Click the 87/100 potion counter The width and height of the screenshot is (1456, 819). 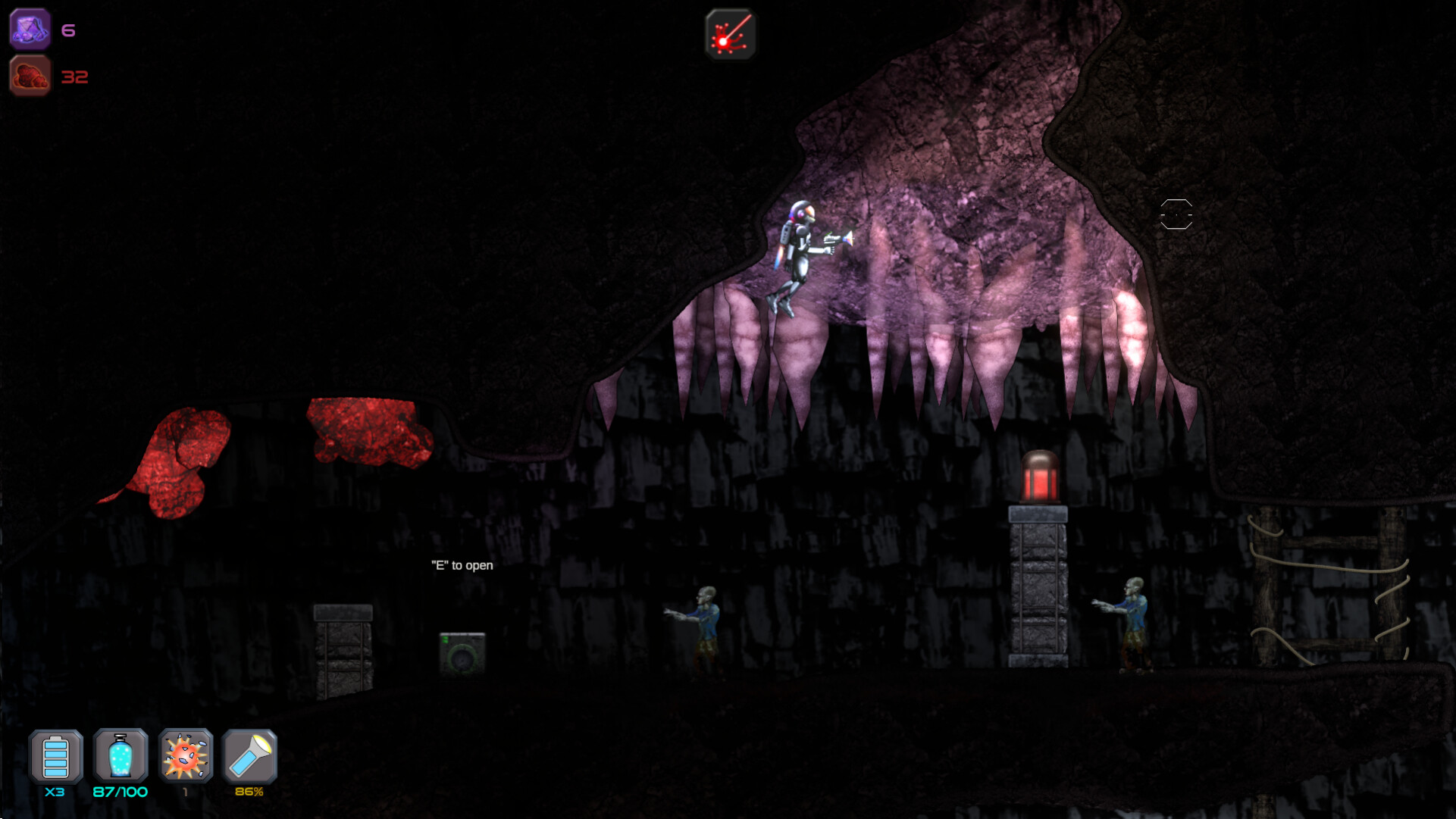click(119, 792)
